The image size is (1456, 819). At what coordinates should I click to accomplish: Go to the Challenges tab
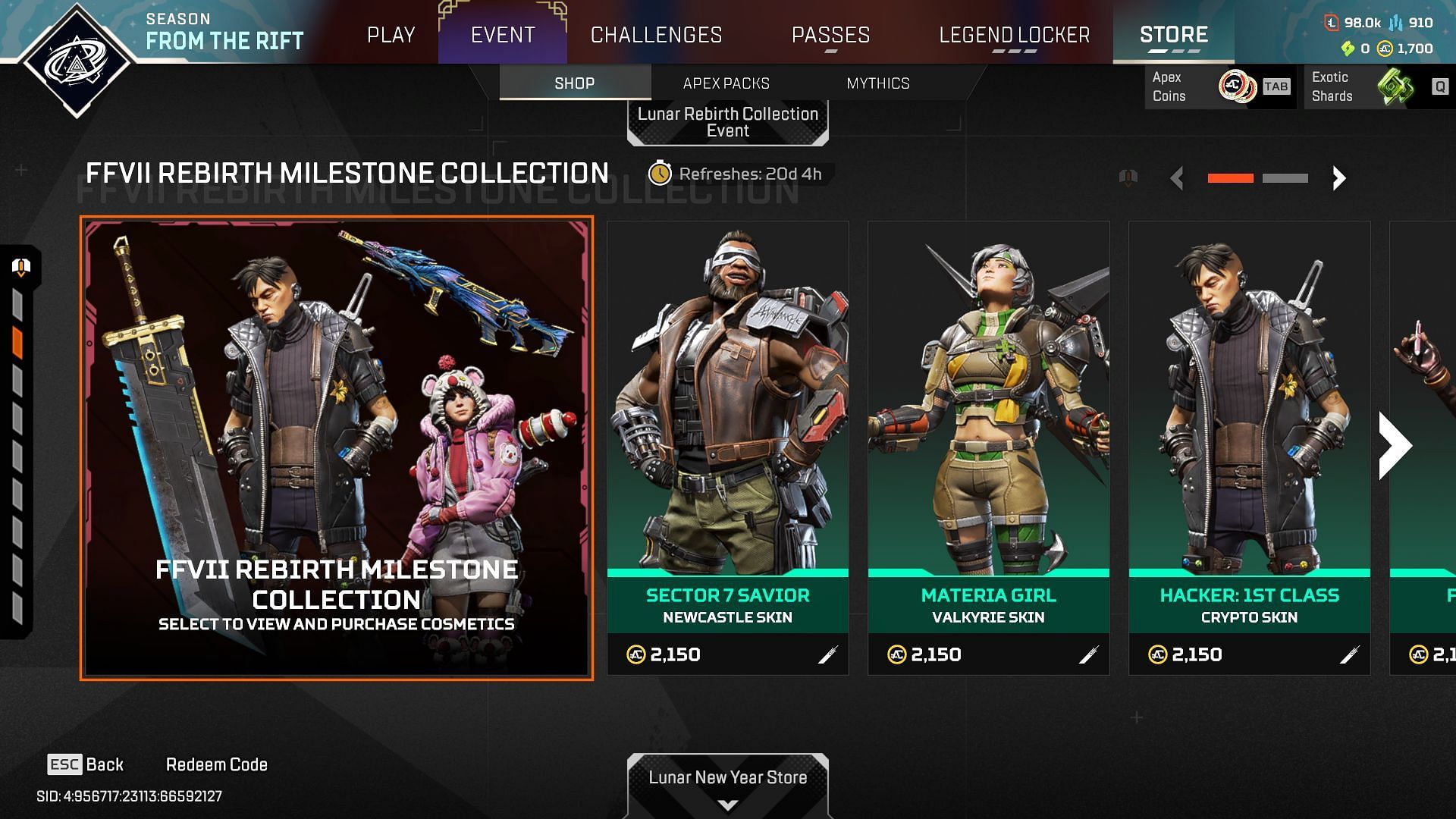pyautogui.click(x=656, y=35)
